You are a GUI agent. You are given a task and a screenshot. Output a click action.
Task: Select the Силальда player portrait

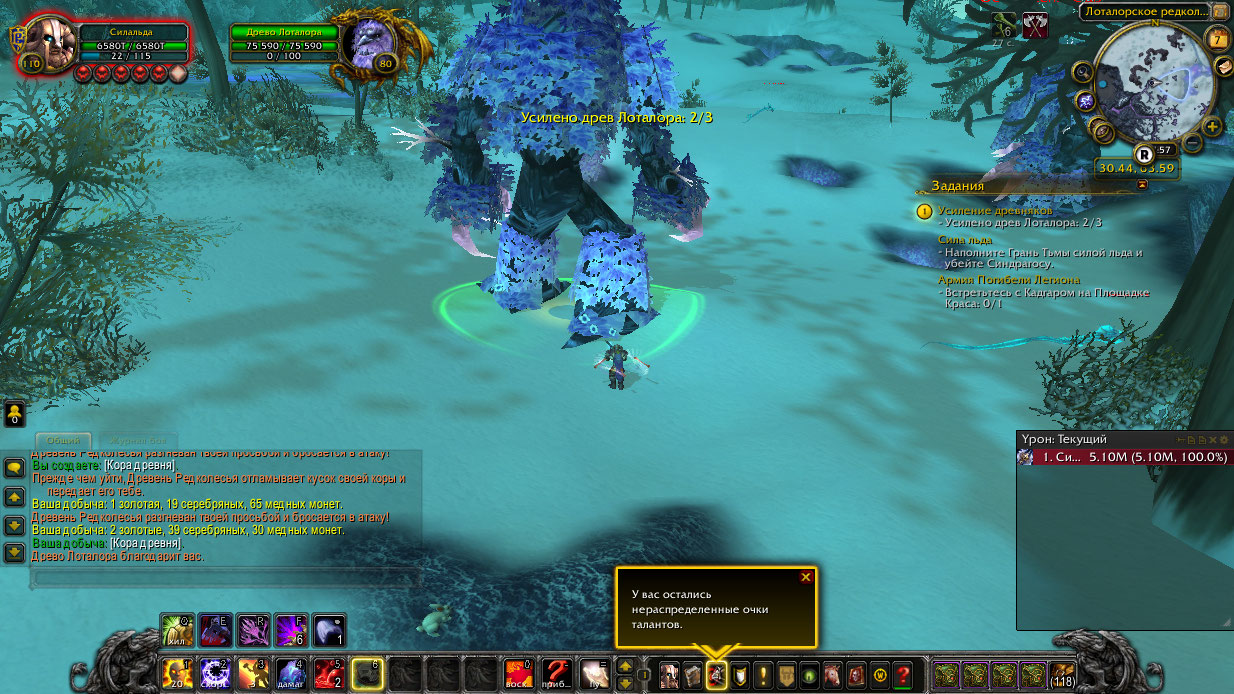point(44,45)
